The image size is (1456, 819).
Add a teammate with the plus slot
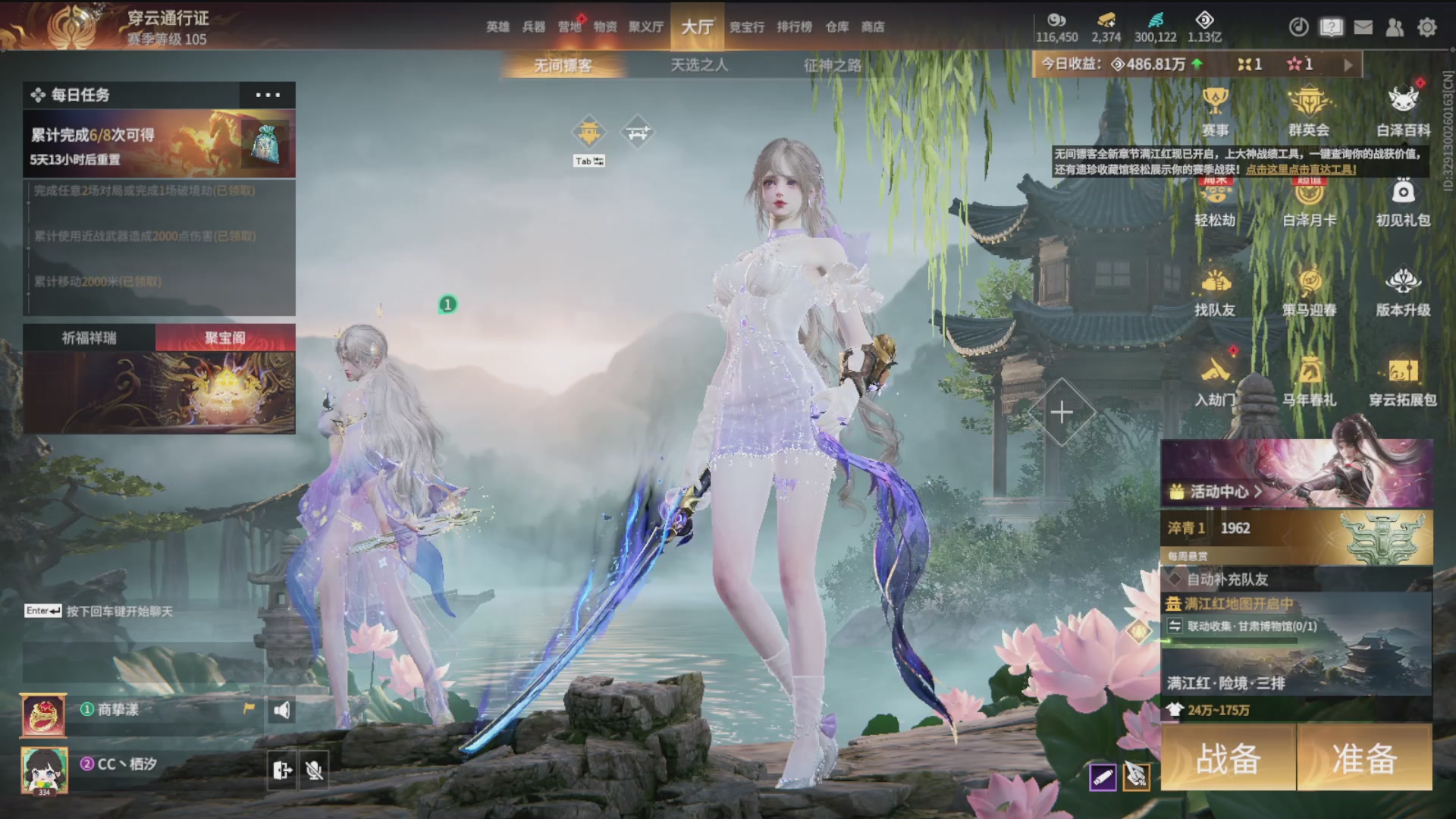(1062, 413)
